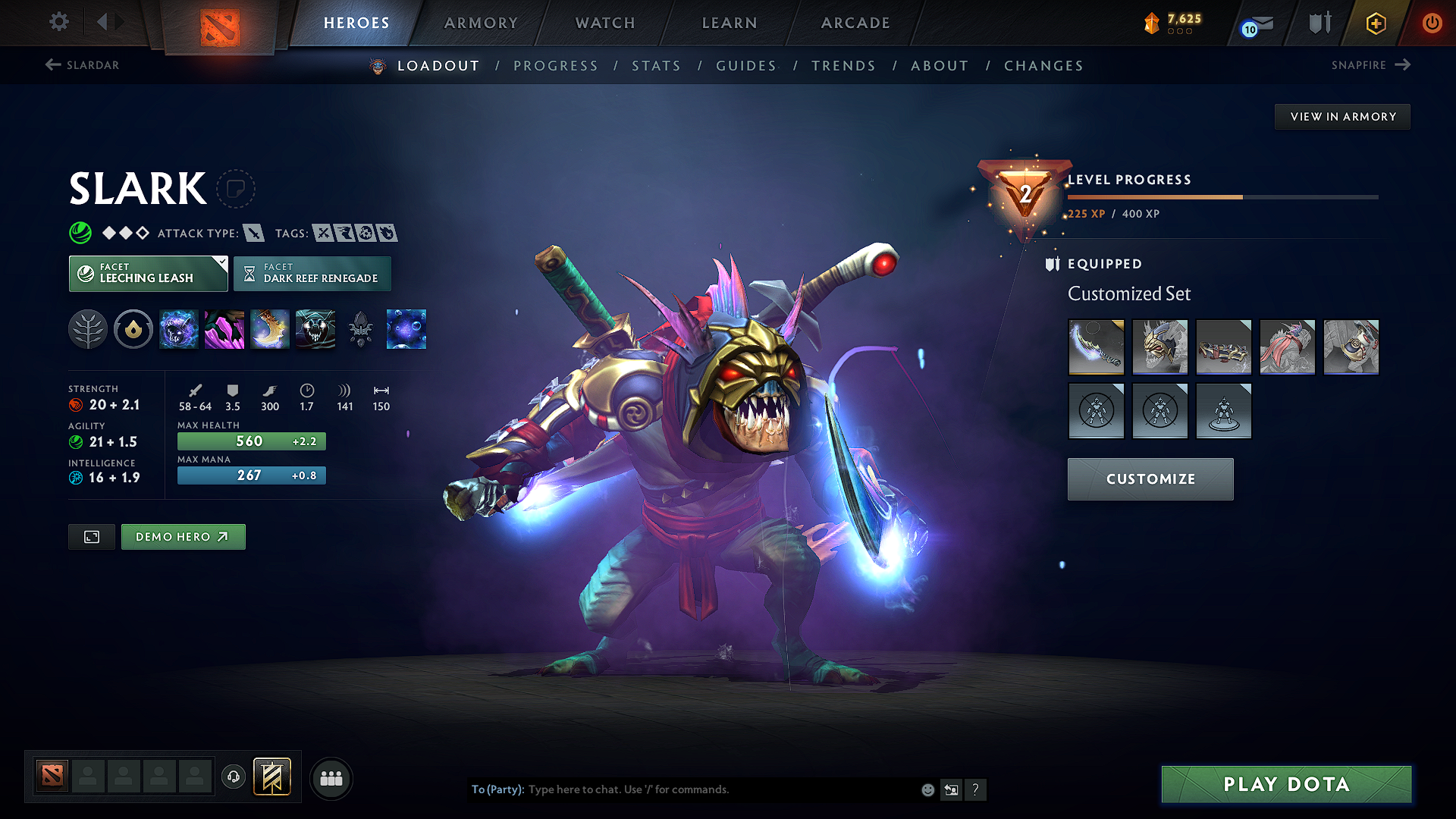Open the hero Guides page
Screen dimensions: 1456x819
[x=746, y=66]
